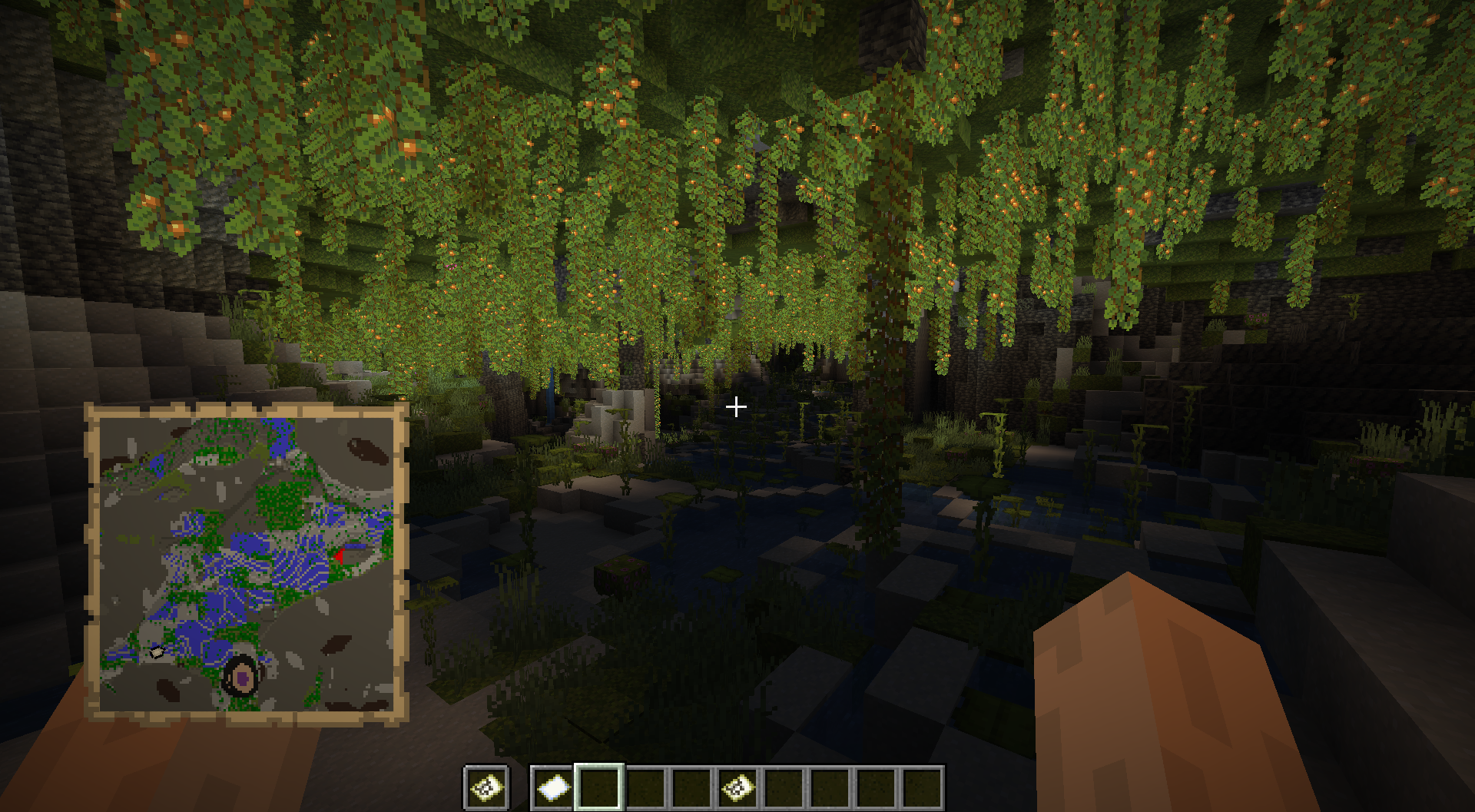Select the map in the first hotbar slot
The height and width of the screenshot is (812, 1475).
click(486, 786)
